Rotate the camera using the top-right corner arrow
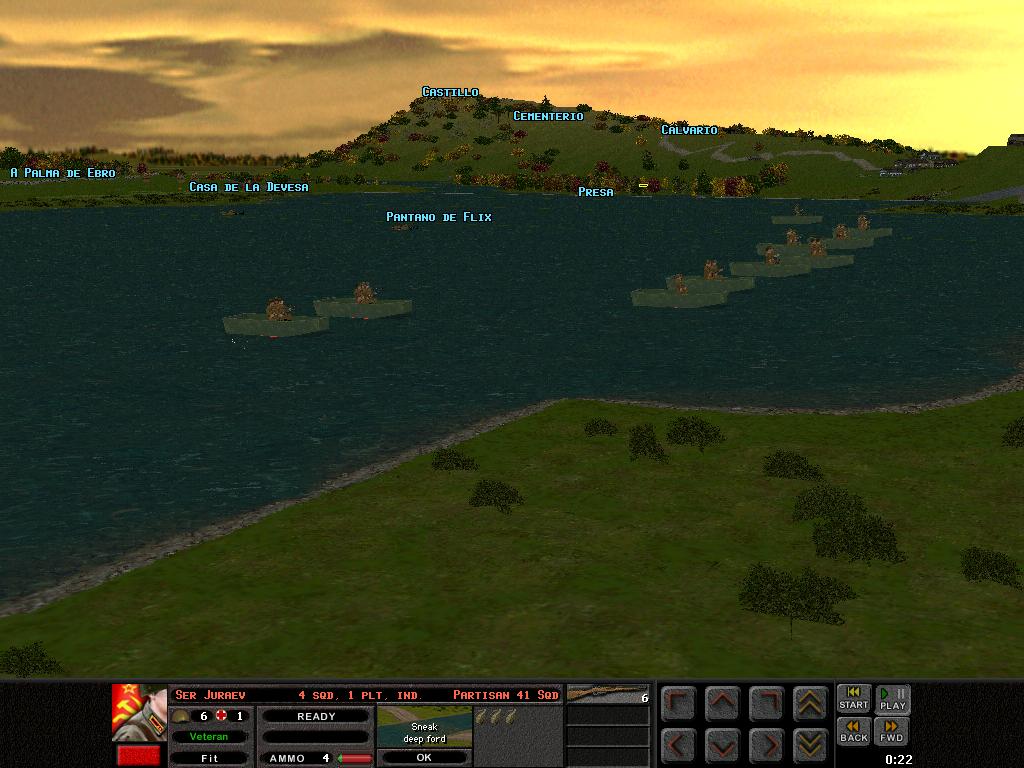 tap(766, 703)
